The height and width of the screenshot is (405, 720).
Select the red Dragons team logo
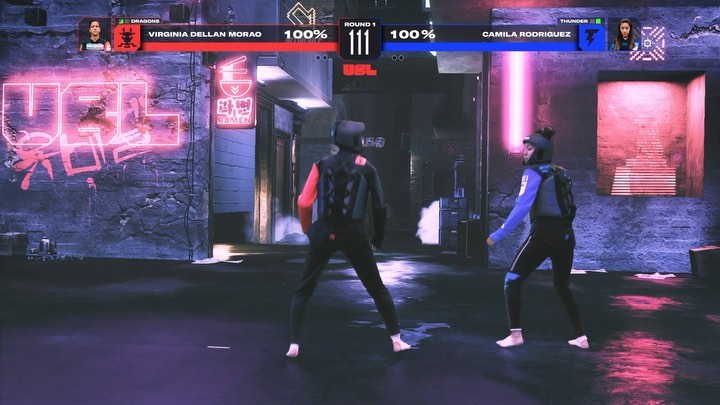click(x=127, y=38)
